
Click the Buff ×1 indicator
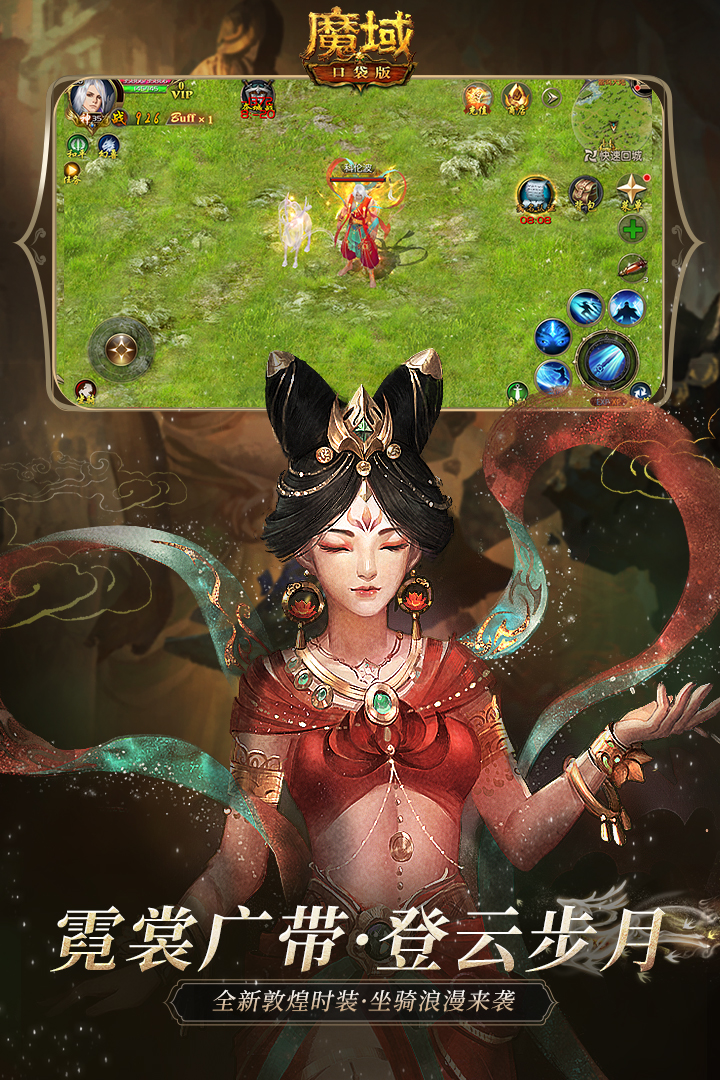[x=191, y=118]
